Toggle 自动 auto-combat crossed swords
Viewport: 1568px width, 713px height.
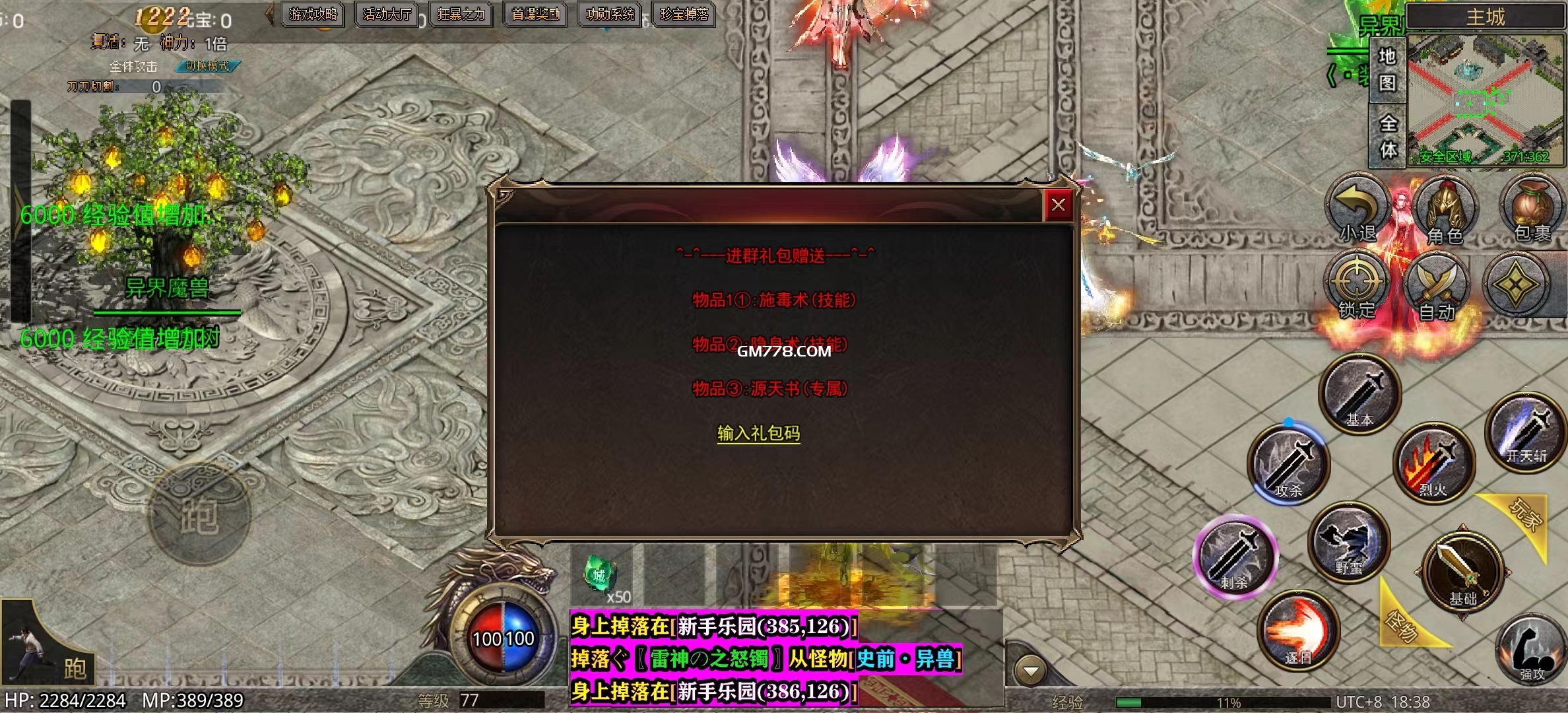[x=1437, y=287]
